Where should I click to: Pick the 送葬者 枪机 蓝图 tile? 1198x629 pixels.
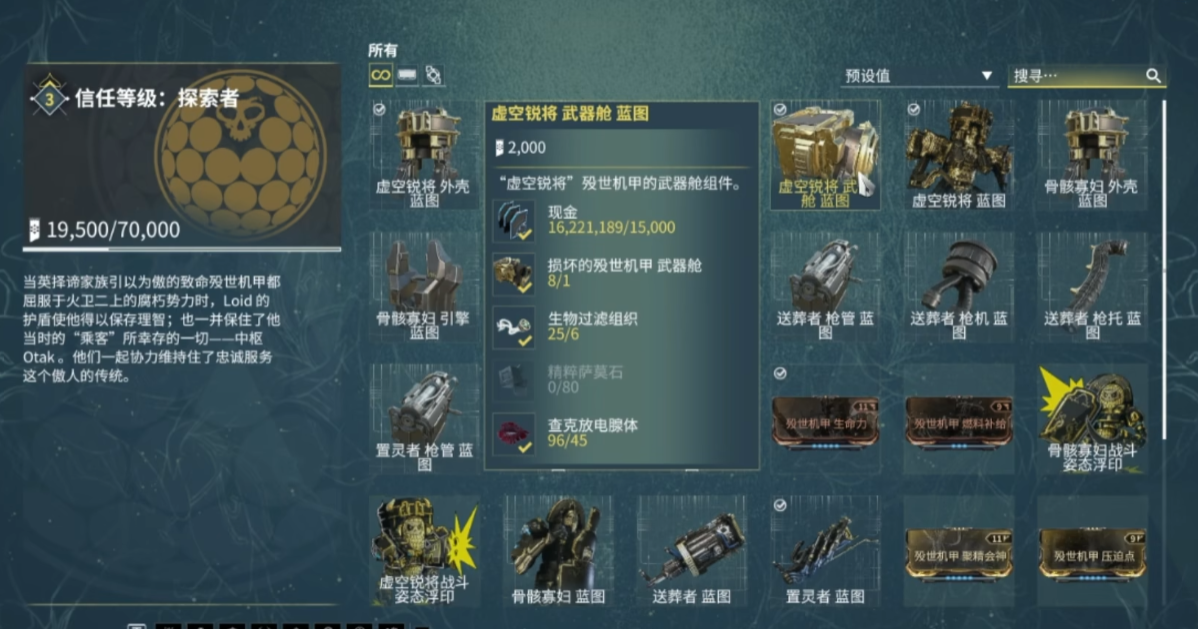click(x=959, y=285)
